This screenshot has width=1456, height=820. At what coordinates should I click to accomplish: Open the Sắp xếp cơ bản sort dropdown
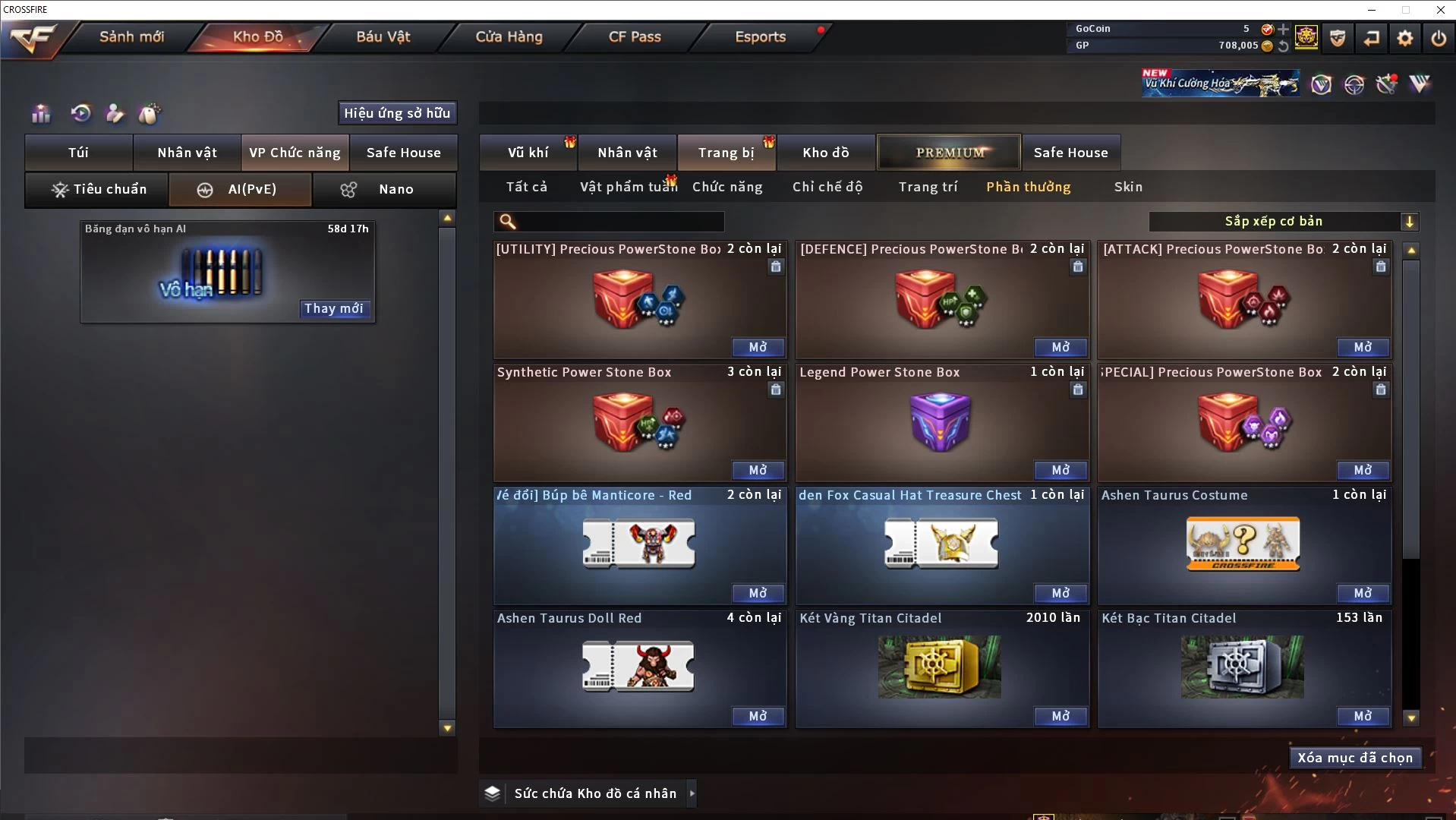1283,222
